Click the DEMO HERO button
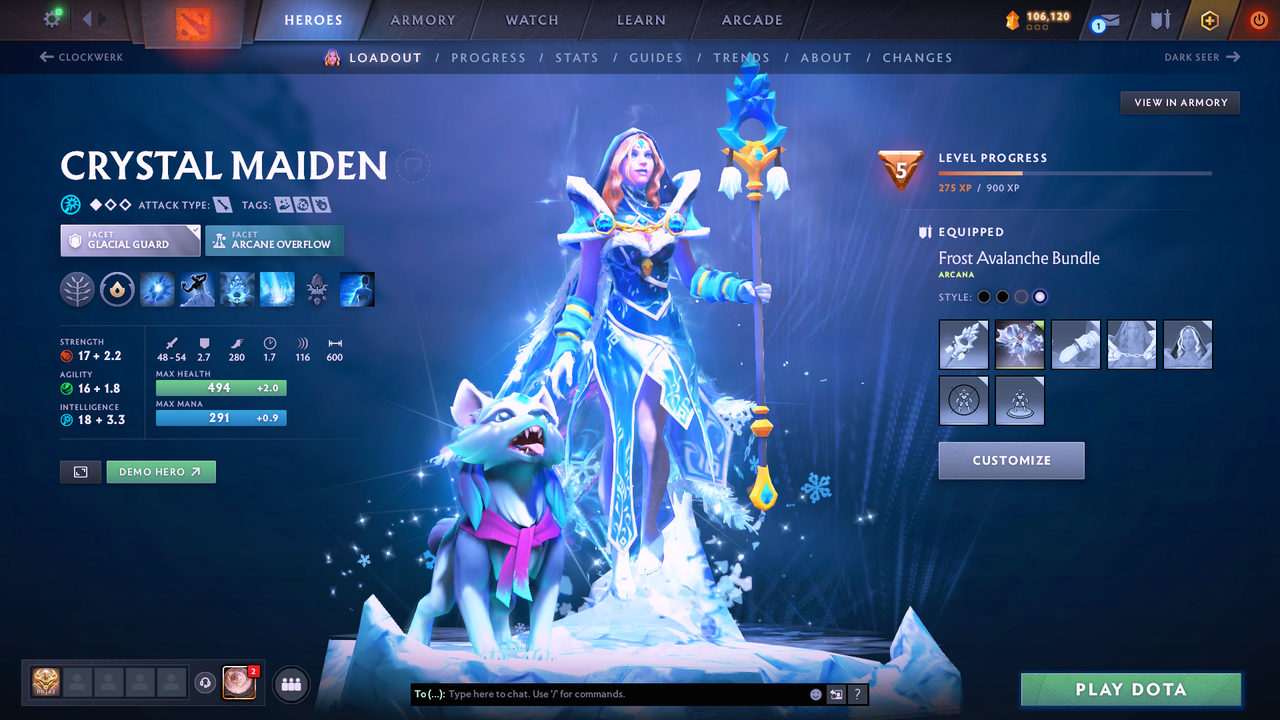 [160, 471]
